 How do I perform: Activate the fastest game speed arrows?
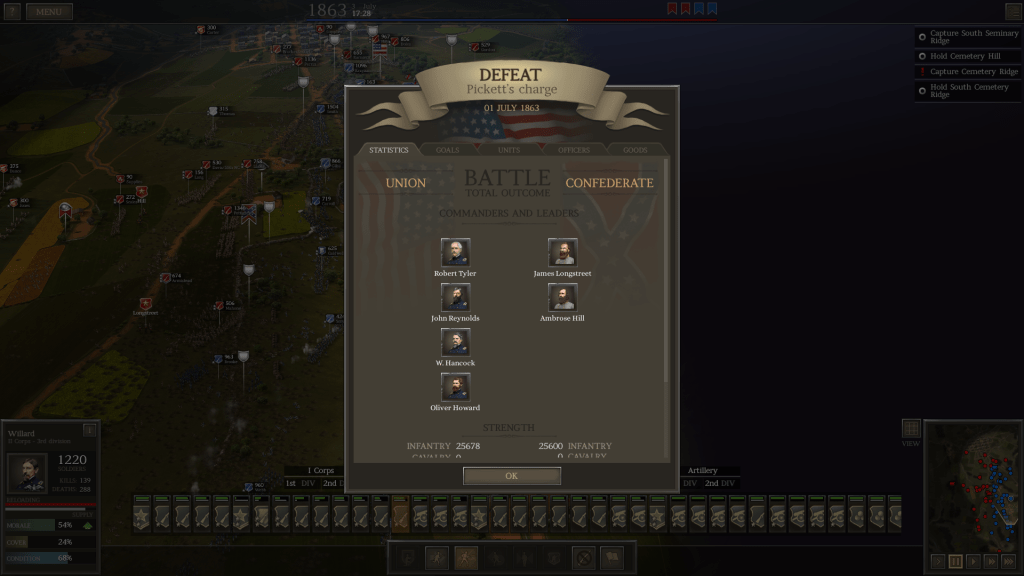point(1010,562)
